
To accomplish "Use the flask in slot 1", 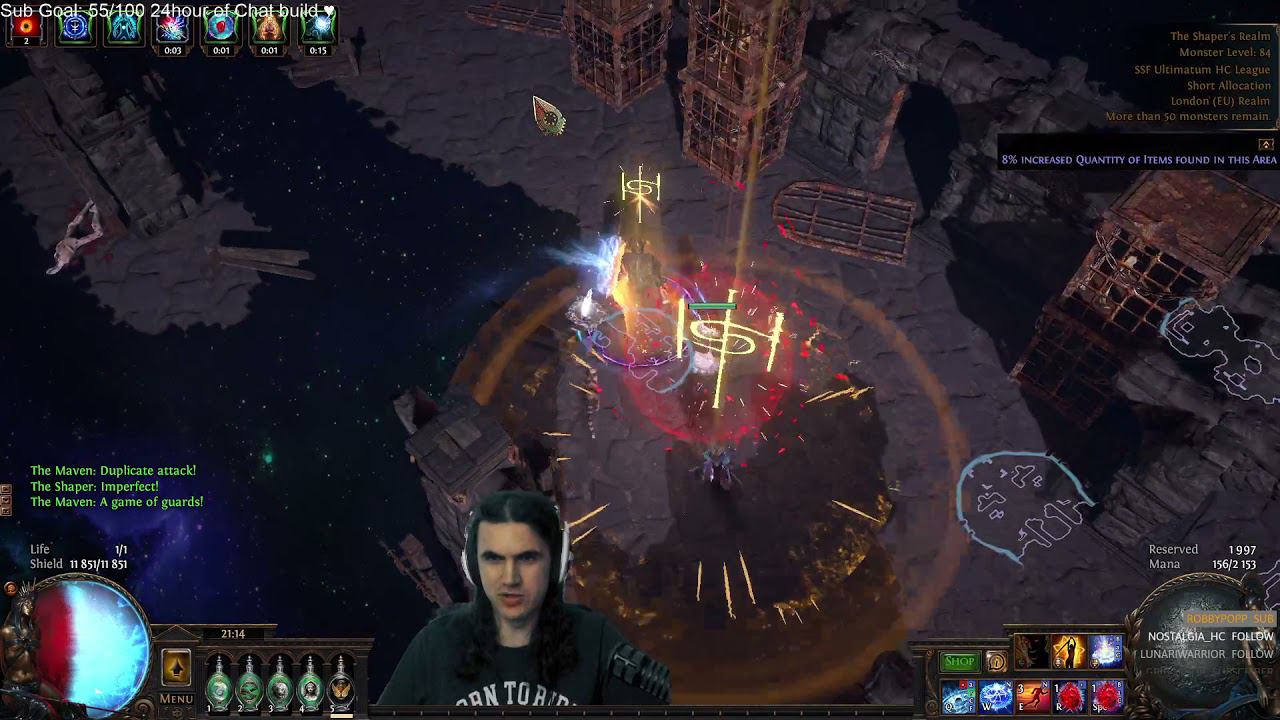I will (x=218, y=683).
